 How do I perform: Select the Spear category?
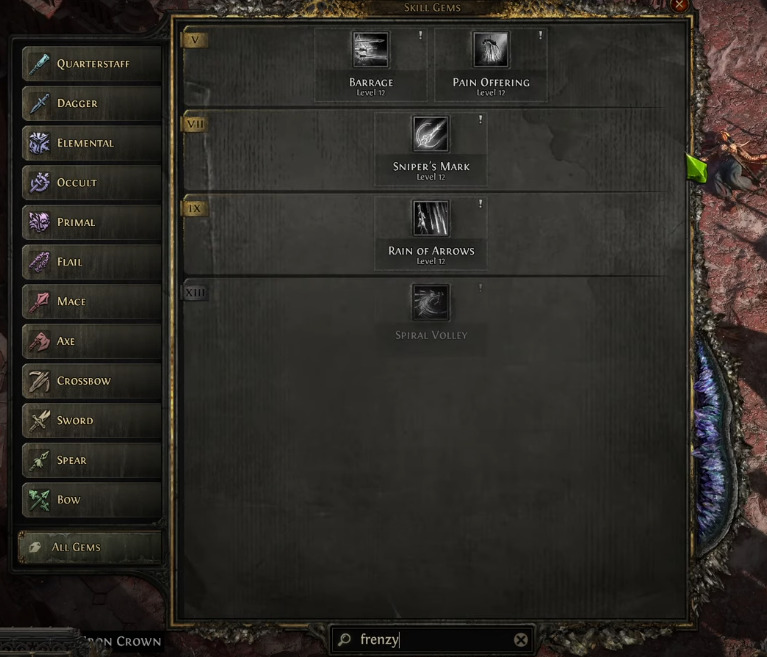pos(91,460)
